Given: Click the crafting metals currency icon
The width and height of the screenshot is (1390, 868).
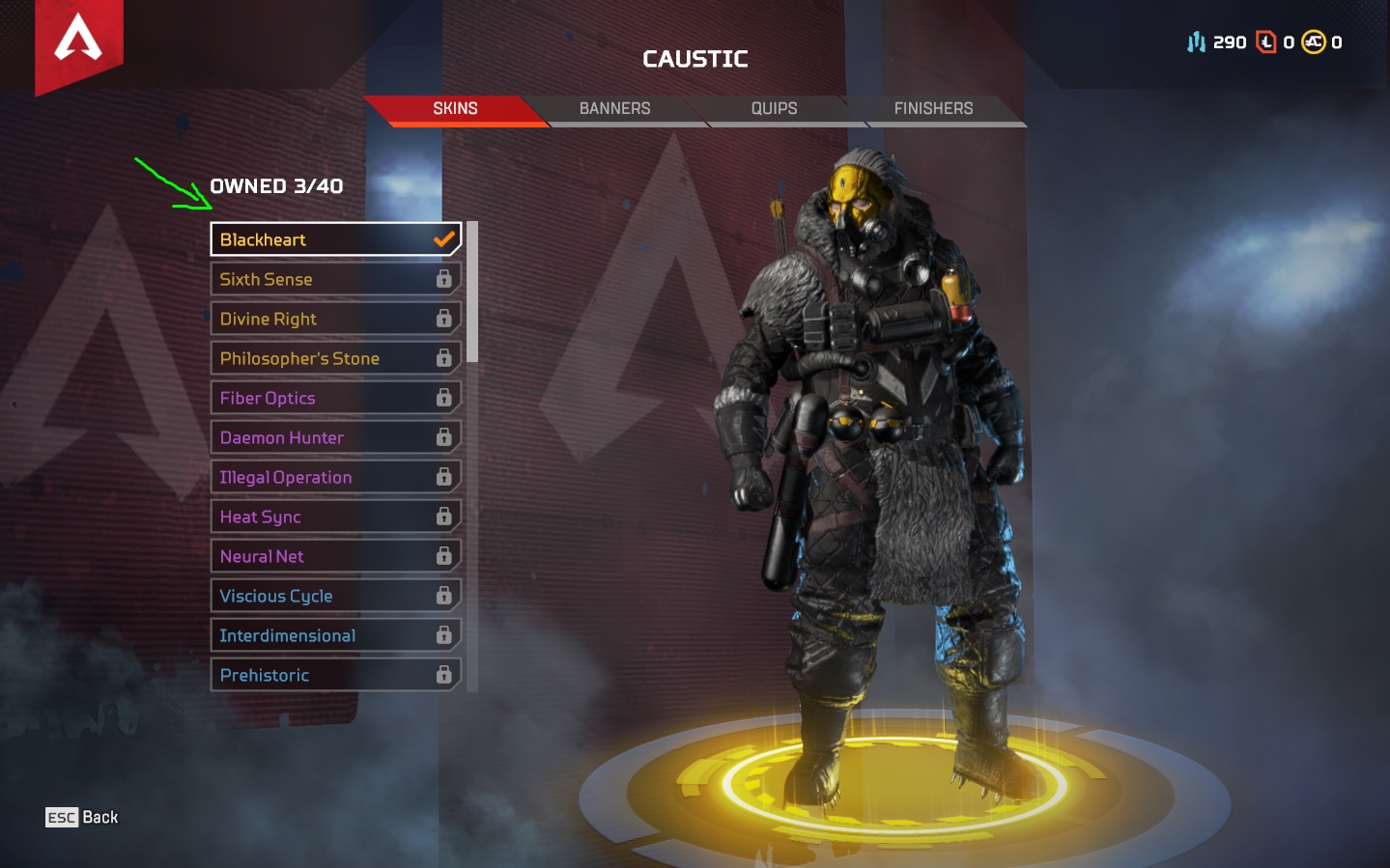Looking at the screenshot, I should (x=1195, y=42).
